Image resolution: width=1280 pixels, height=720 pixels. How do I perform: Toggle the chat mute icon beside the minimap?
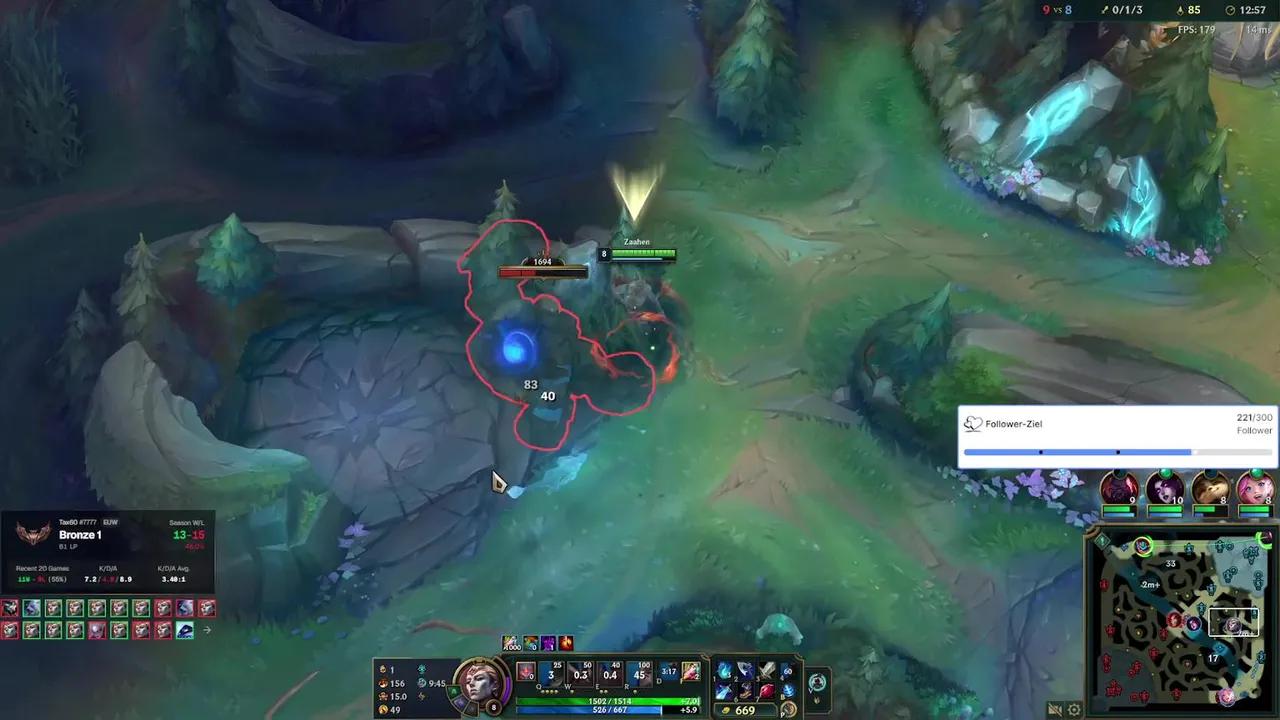point(1056,710)
